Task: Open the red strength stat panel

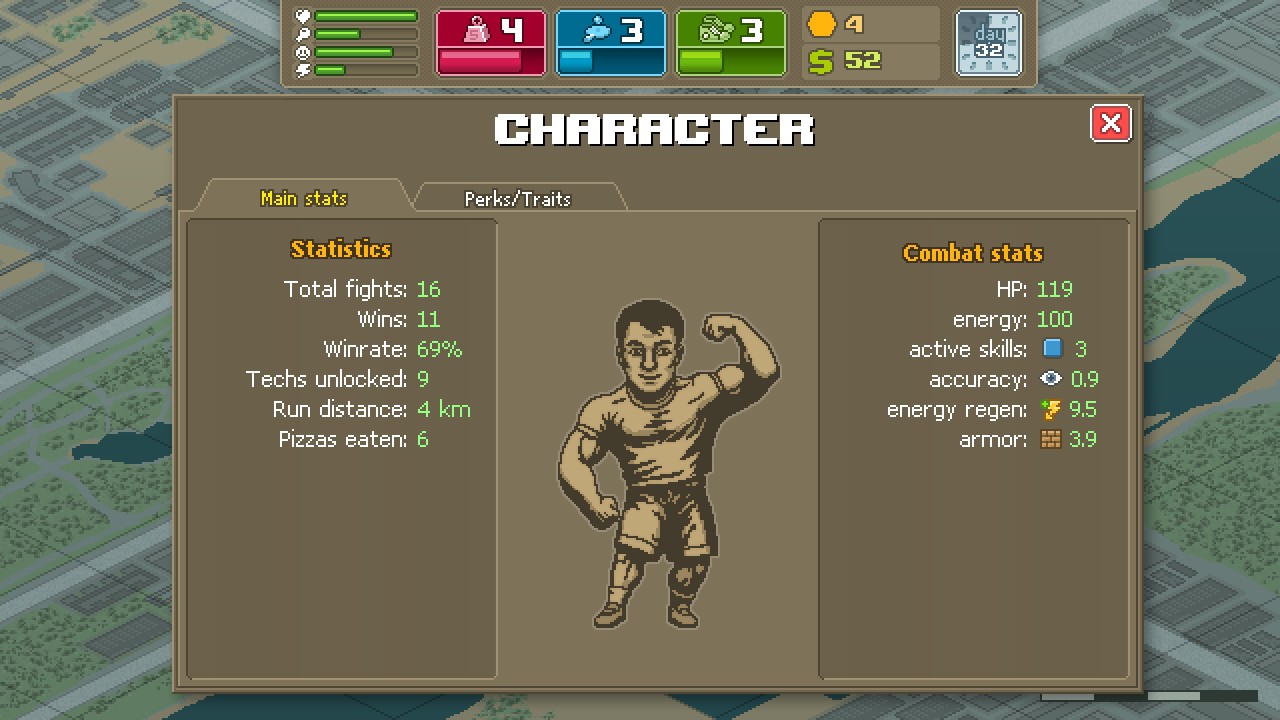Action: tap(491, 43)
